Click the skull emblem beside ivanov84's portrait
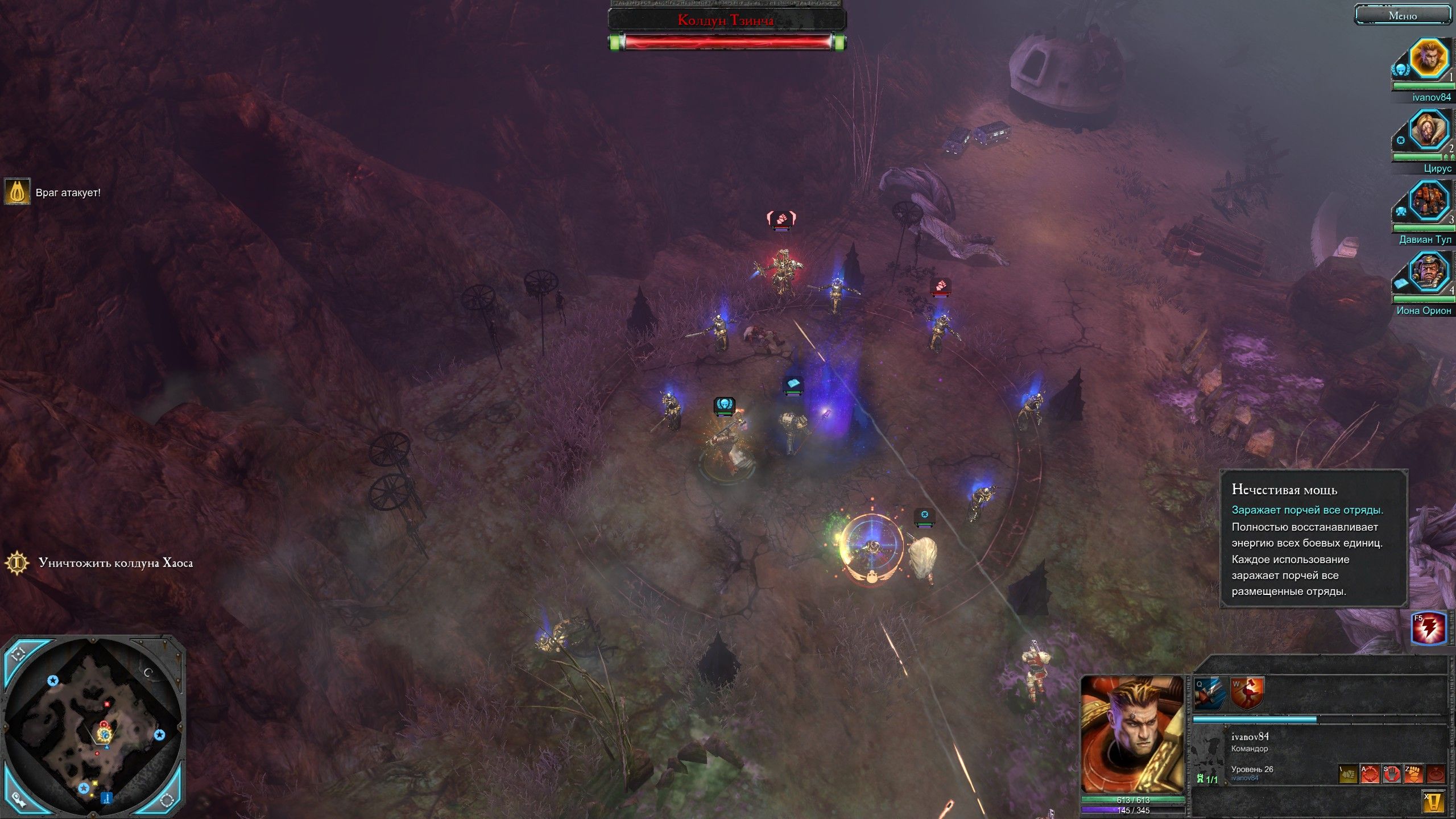The image size is (1456, 819). point(1401,71)
